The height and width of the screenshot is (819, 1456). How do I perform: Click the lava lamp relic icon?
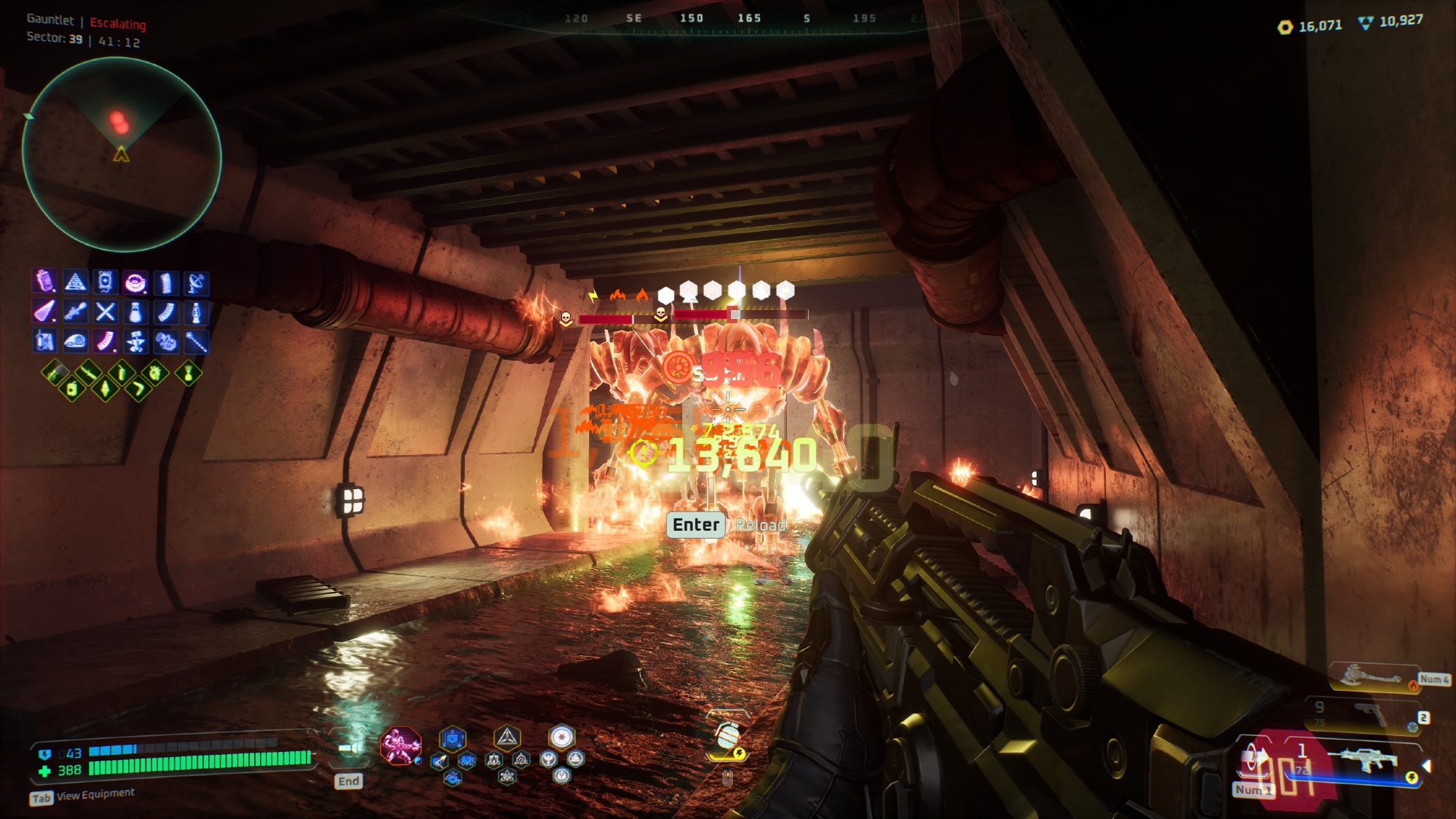click(x=196, y=312)
